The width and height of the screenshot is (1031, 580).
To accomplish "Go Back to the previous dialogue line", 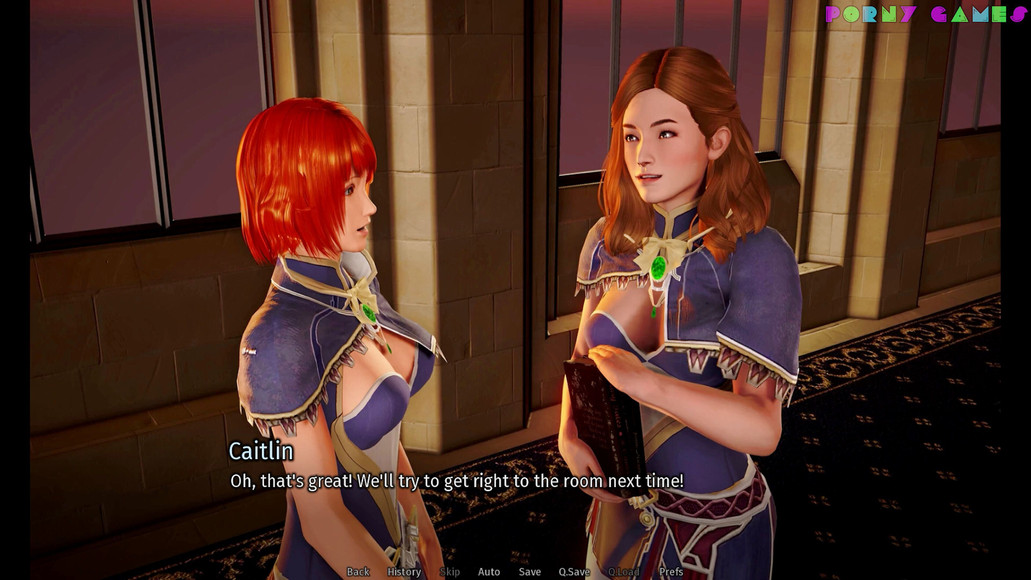I will coord(358,572).
